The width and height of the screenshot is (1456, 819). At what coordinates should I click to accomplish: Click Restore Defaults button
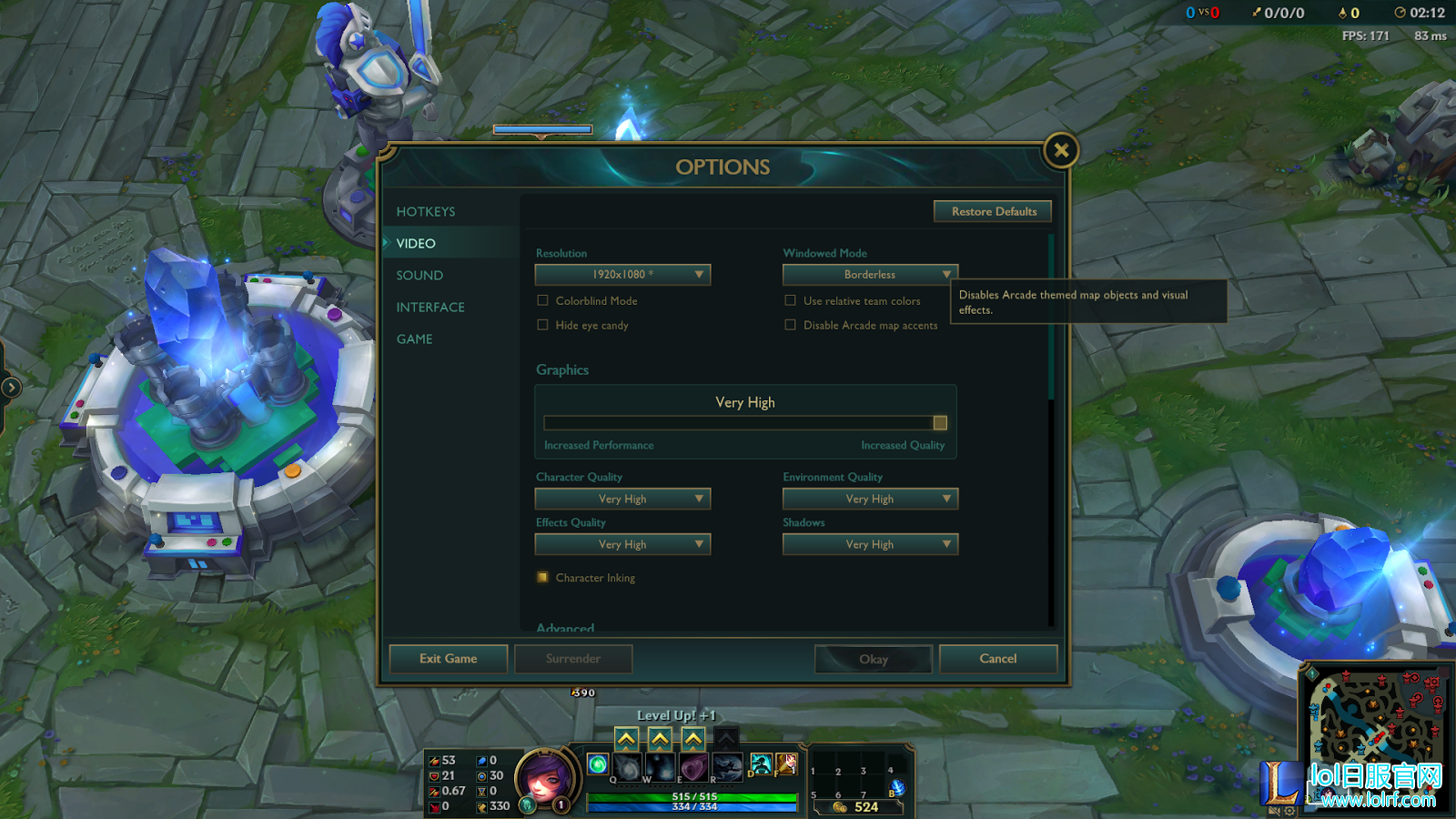[x=993, y=212]
